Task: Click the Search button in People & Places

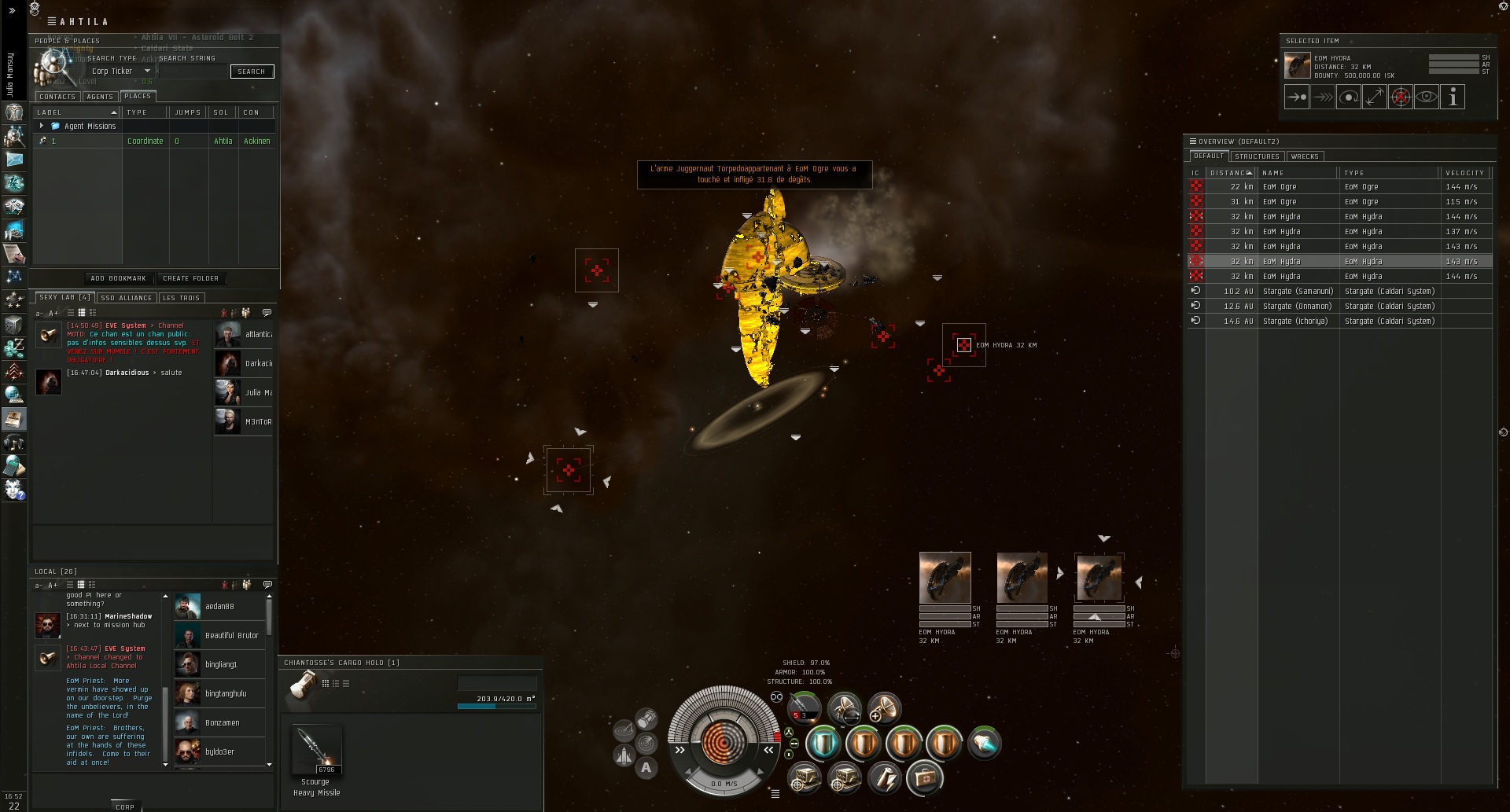Action: pos(252,72)
